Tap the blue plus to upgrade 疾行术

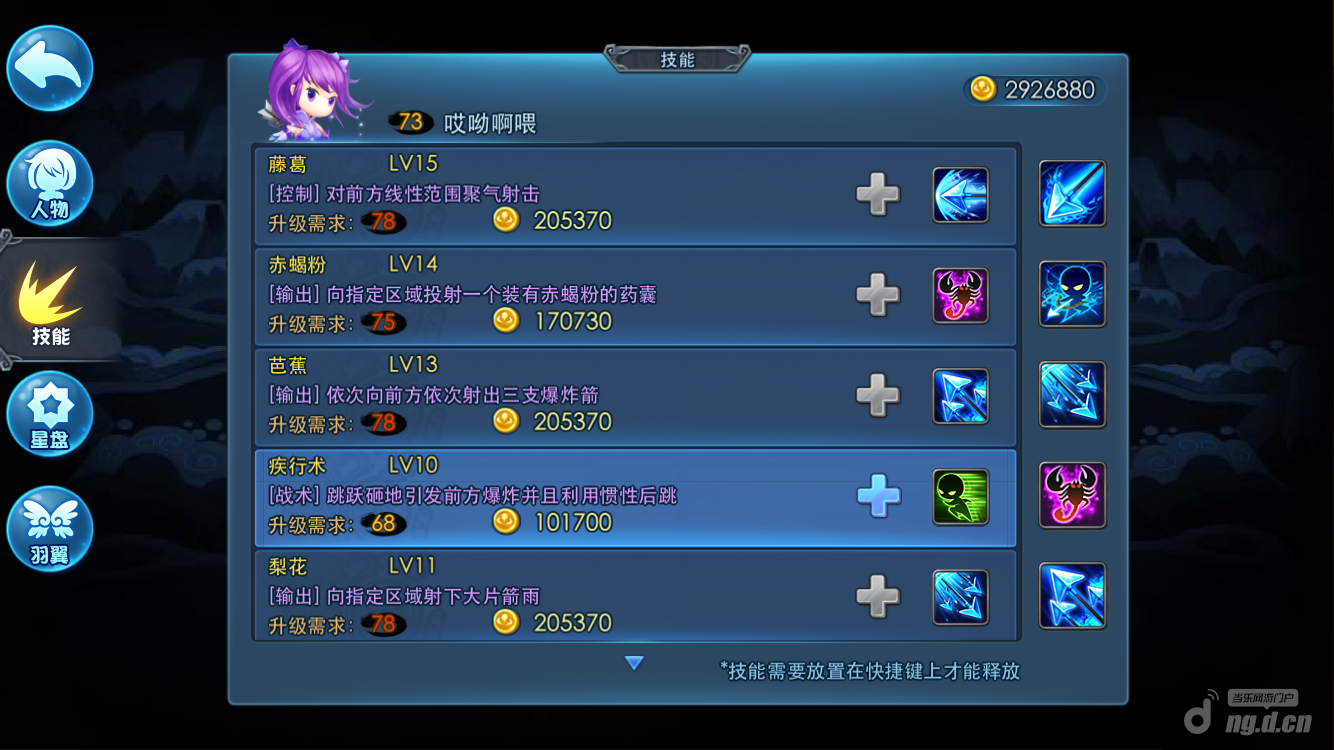[878, 496]
